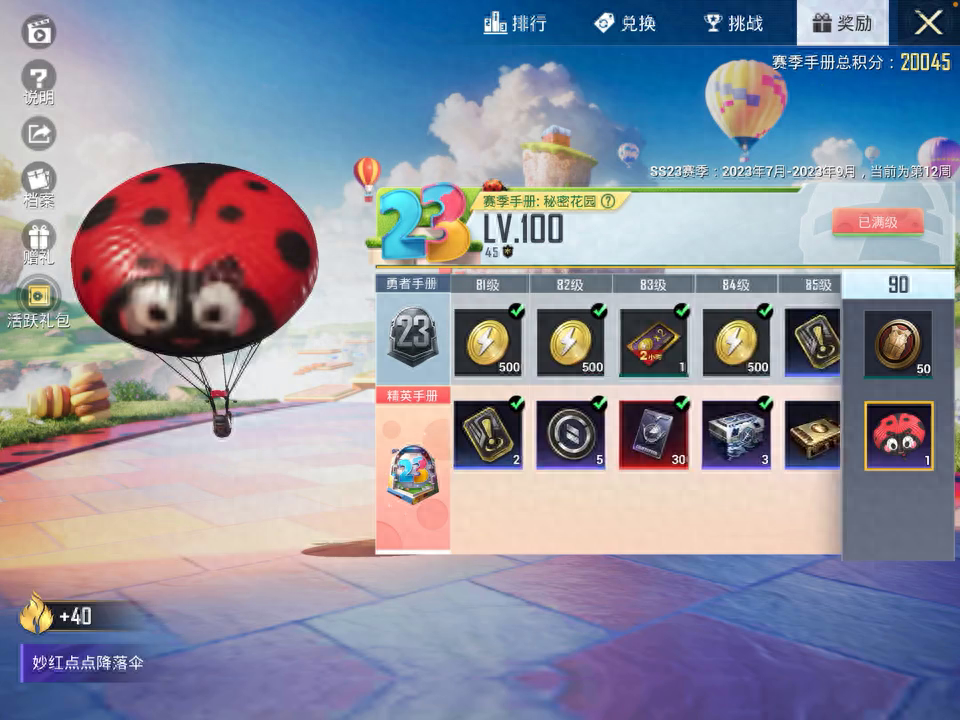The width and height of the screenshot is (960, 720).
Task: Select the ladybug parachute reward tile
Action: (x=898, y=436)
